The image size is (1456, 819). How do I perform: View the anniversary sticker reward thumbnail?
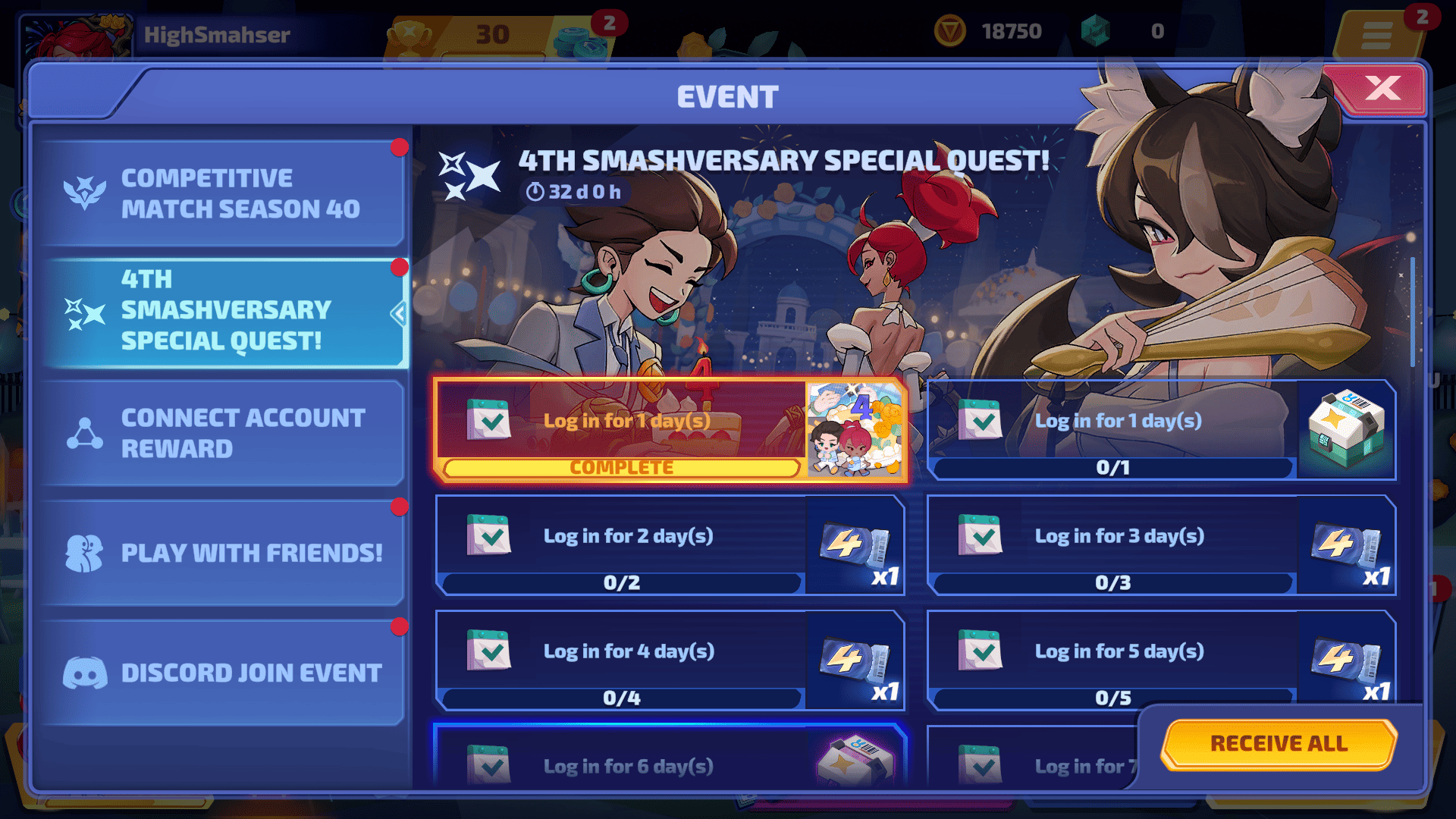coord(856,430)
